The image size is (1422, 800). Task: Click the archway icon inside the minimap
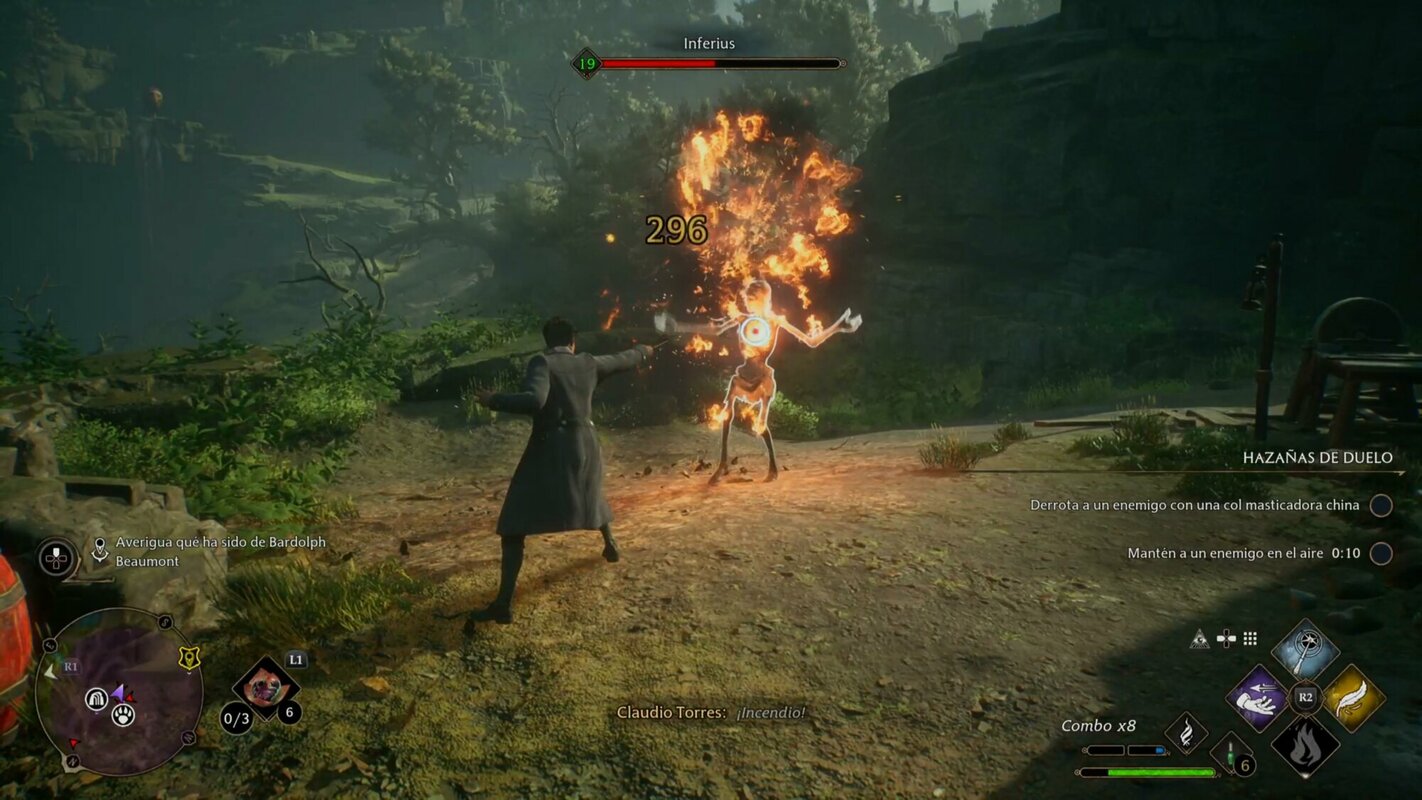(x=96, y=699)
